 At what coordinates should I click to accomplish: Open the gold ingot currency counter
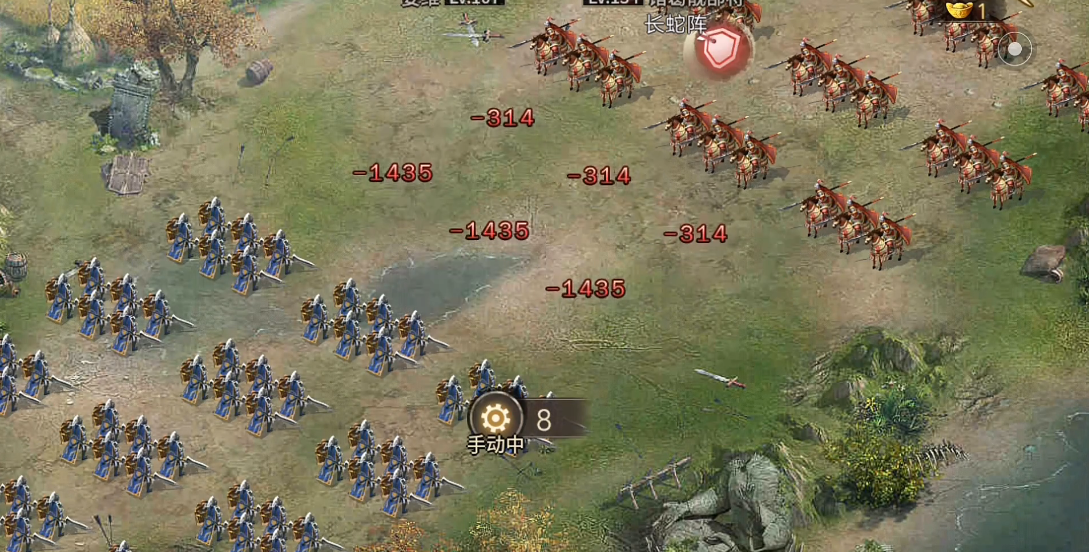pos(966,10)
